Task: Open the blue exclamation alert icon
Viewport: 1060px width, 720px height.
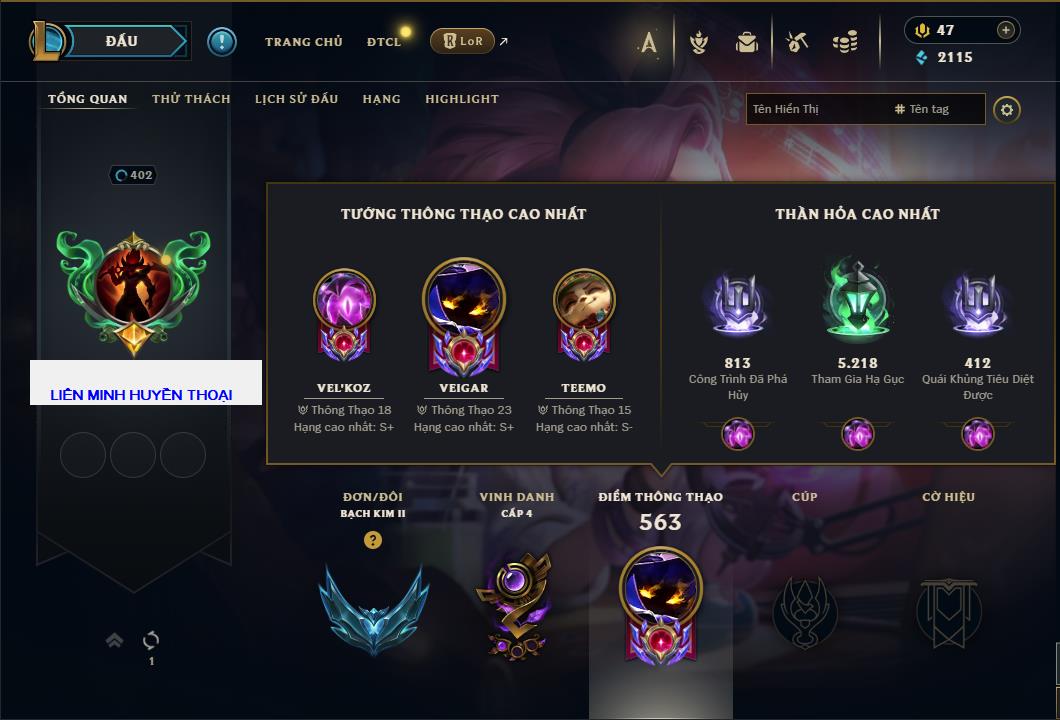Action: click(221, 41)
